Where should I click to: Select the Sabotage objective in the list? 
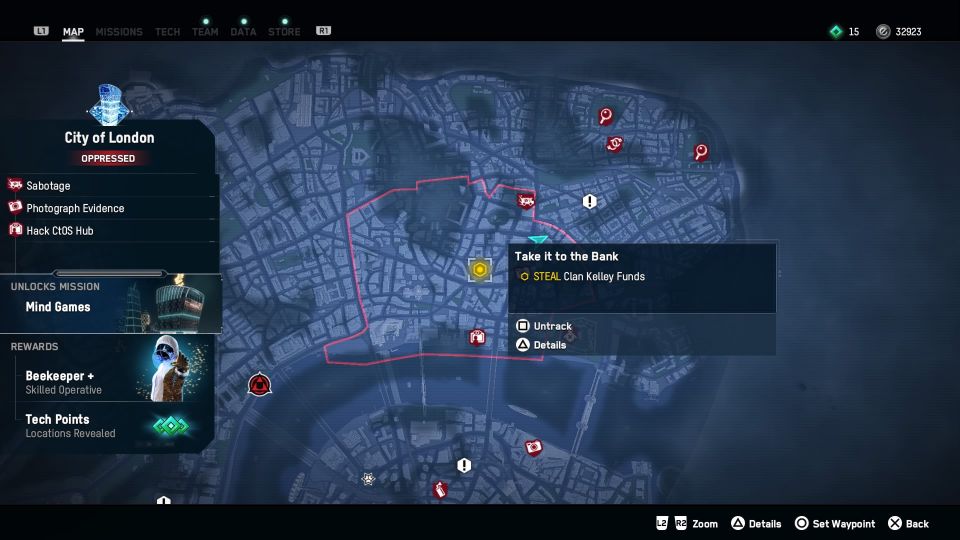click(x=48, y=186)
